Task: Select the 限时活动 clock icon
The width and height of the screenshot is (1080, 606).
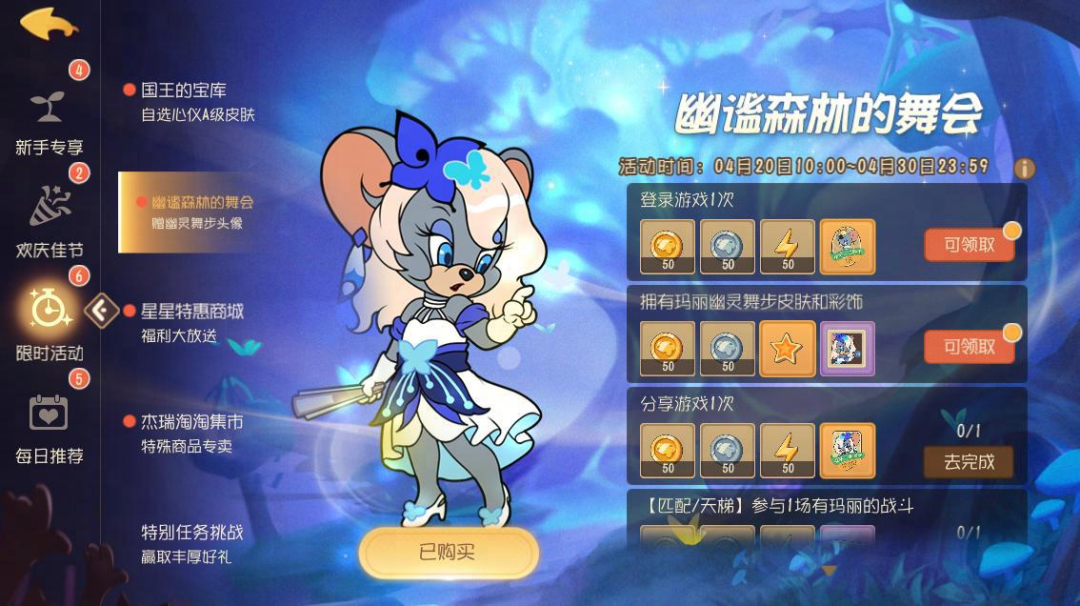Action: point(48,310)
